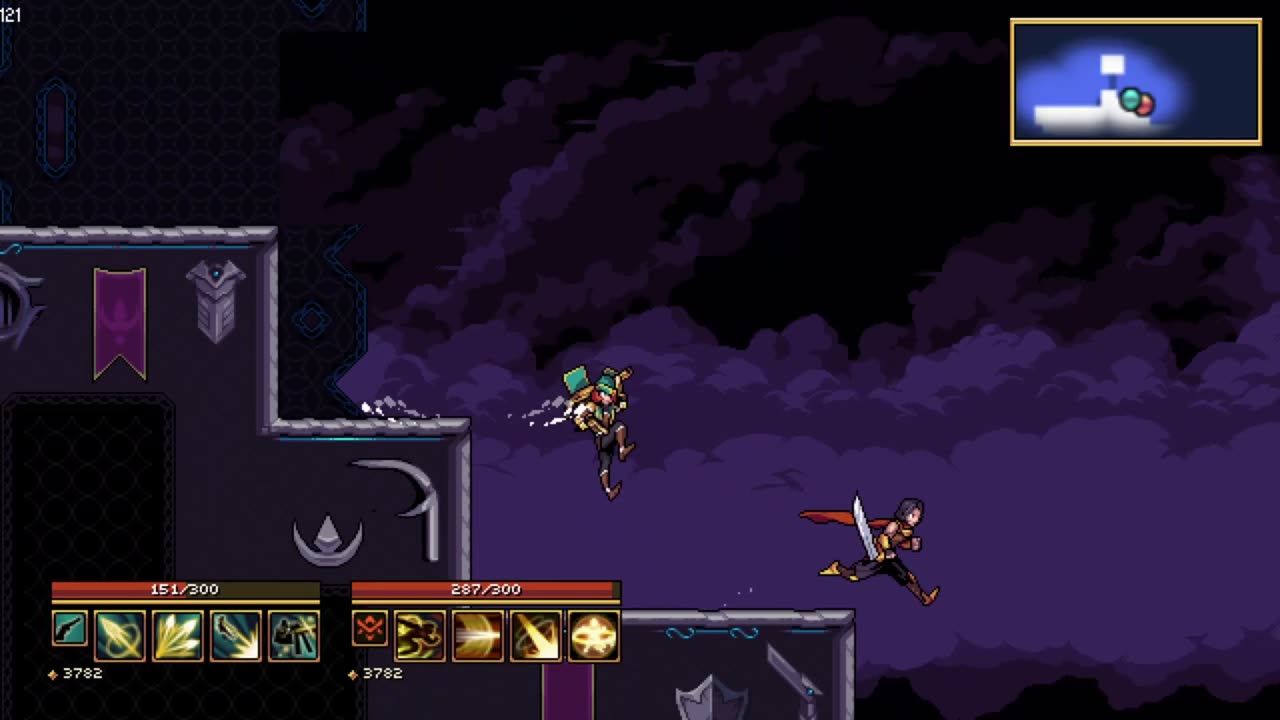Trigger the diagonal light strike ability
Image resolution: width=1280 pixels, height=720 pixels.
[x=536, y=636]
